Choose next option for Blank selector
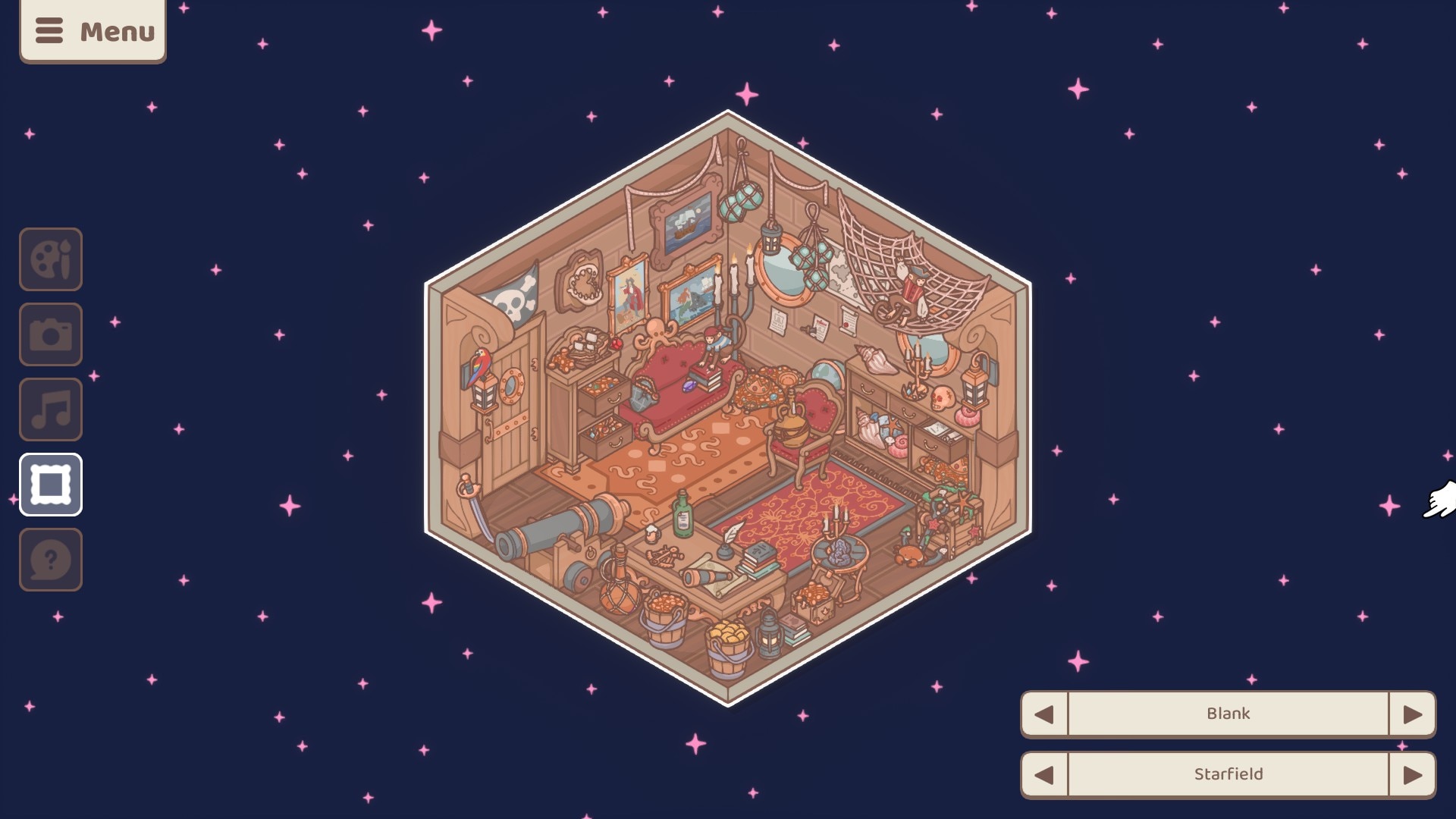The width and height of the screenshot is (1456, 819). pyautogui.click(x=1412, y=714)
